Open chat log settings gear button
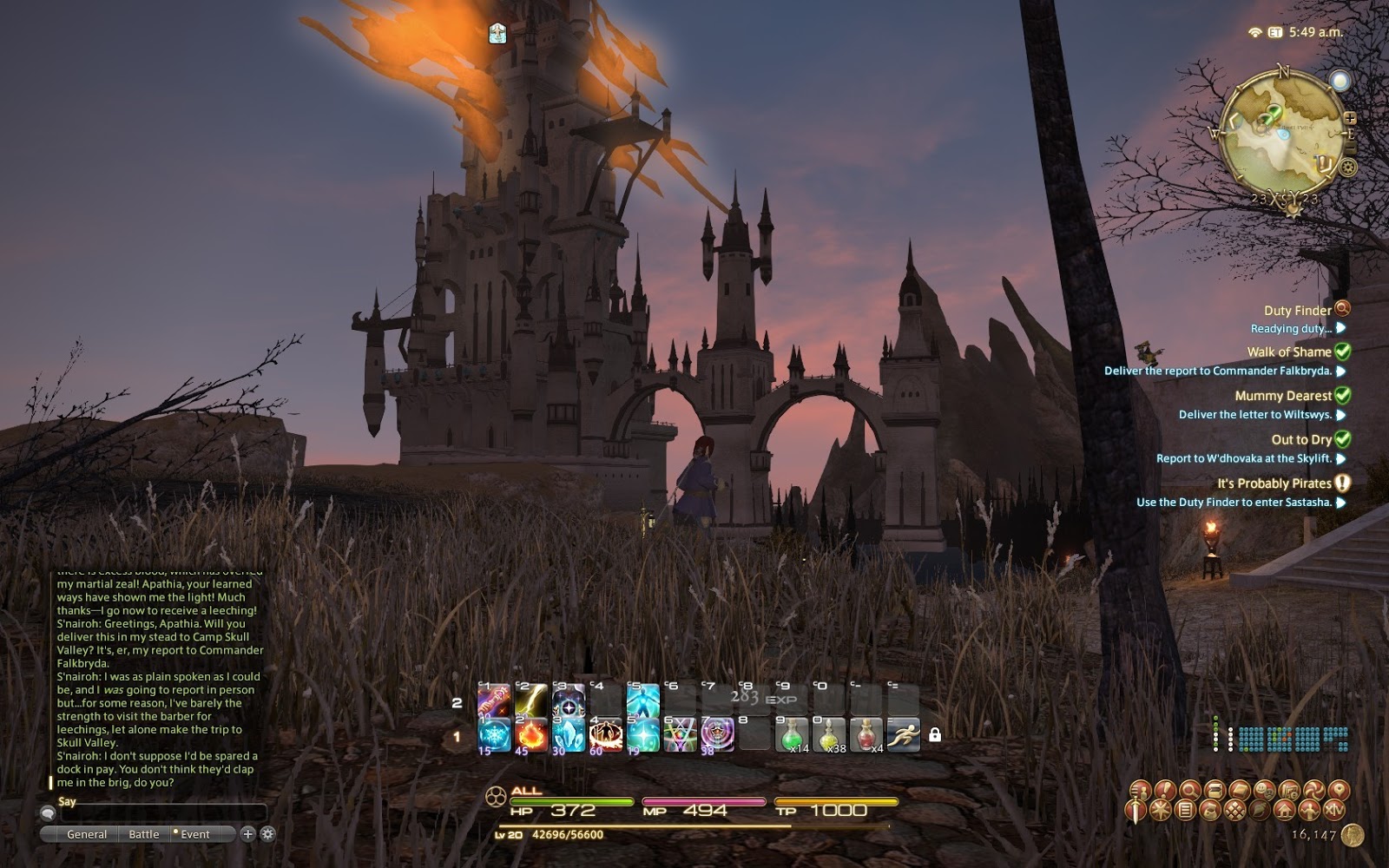Viewport: 1389px width, 868px height. pos(267,833)
